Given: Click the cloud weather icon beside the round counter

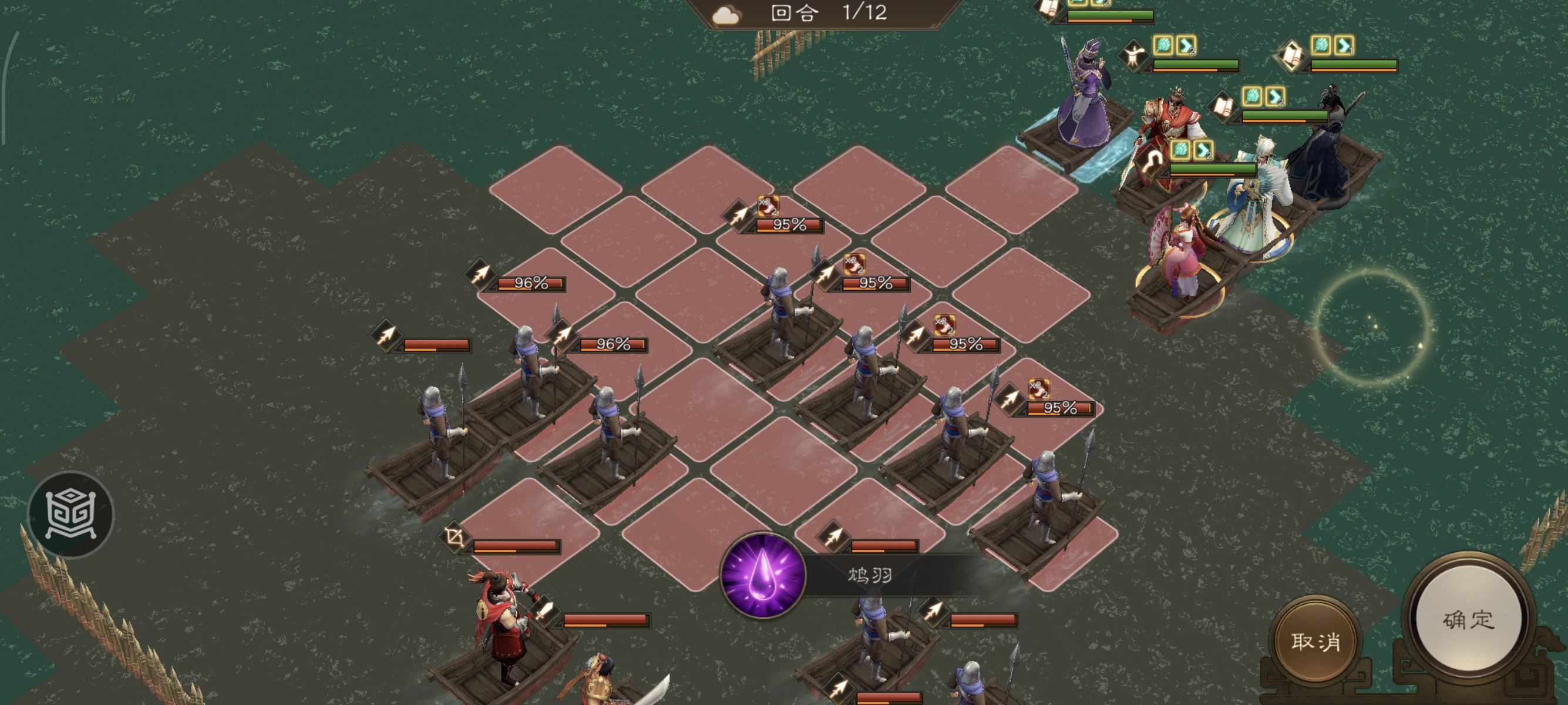Looking at the screenshot, I should [726, 15].
